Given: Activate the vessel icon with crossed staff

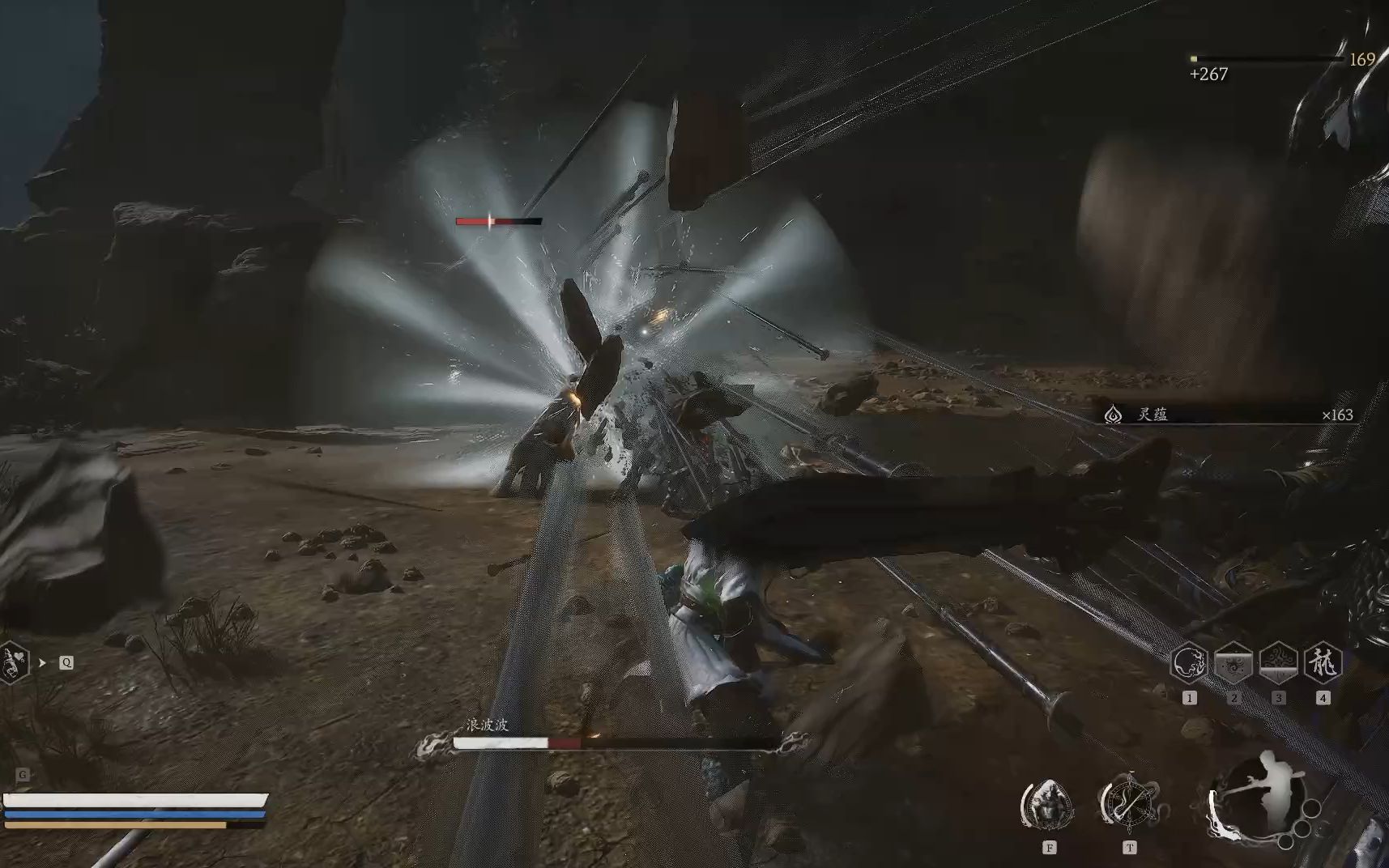Looking at the screenshot, I should pos(1129,804).
